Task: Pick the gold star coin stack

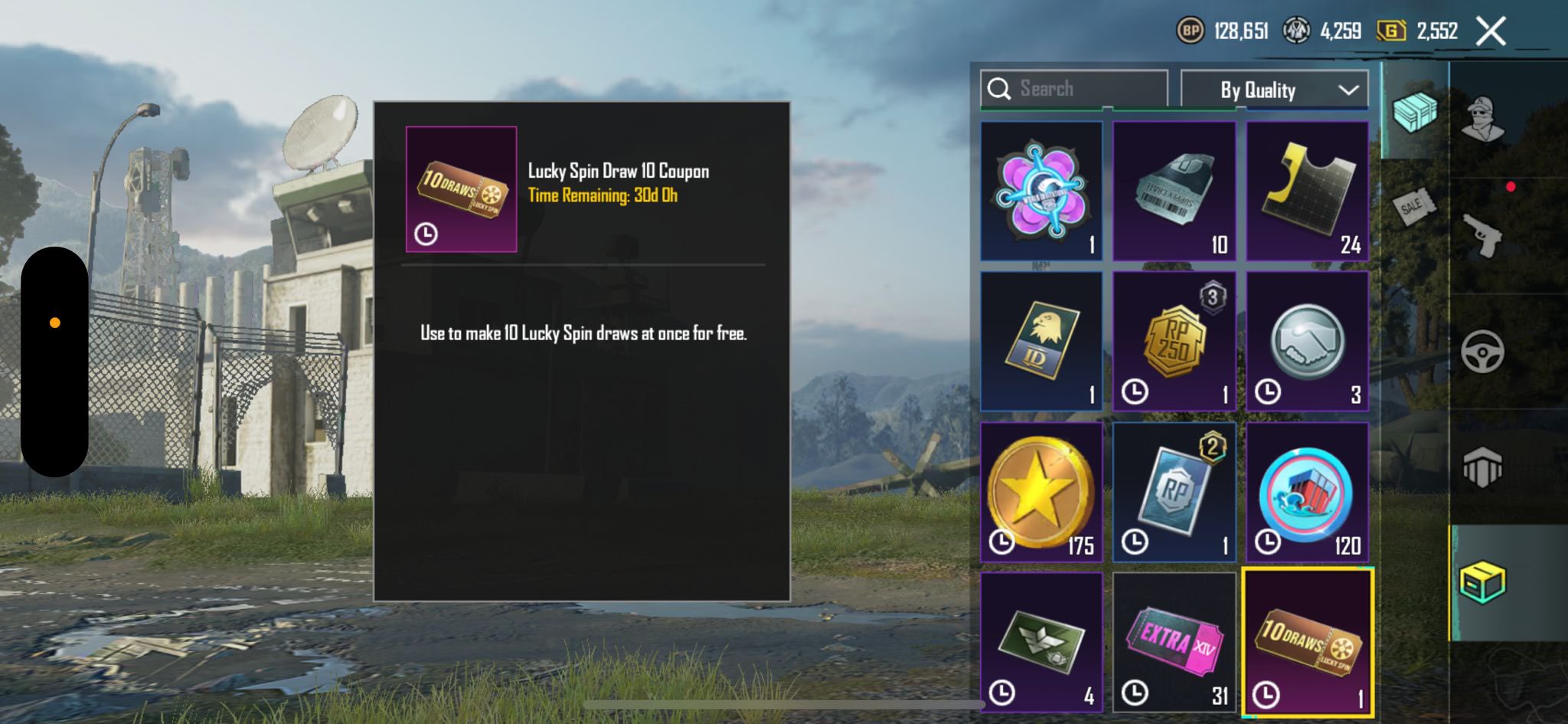Action: point(1041,492)
